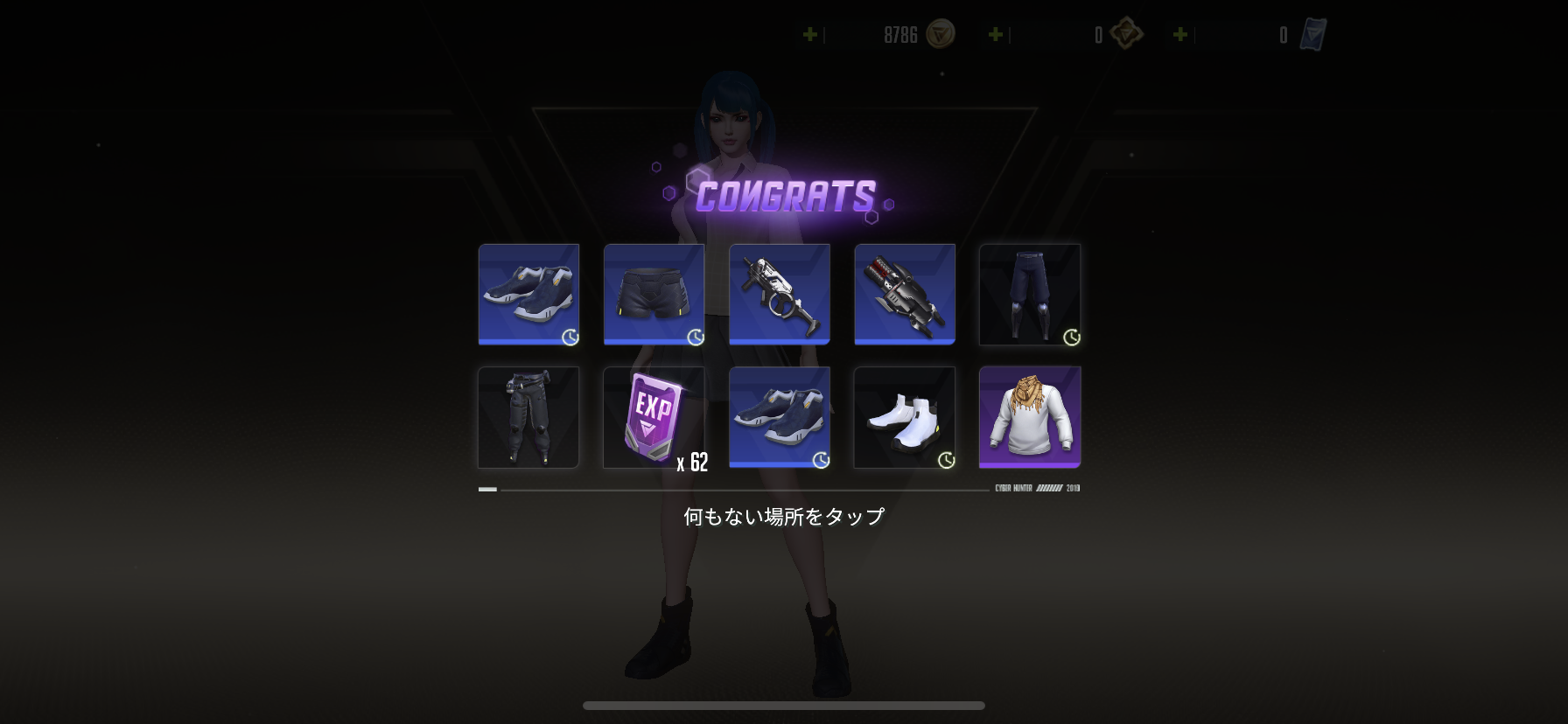
Task: Add tickets with the rightmost plus button
Action: click(1181, 36)
